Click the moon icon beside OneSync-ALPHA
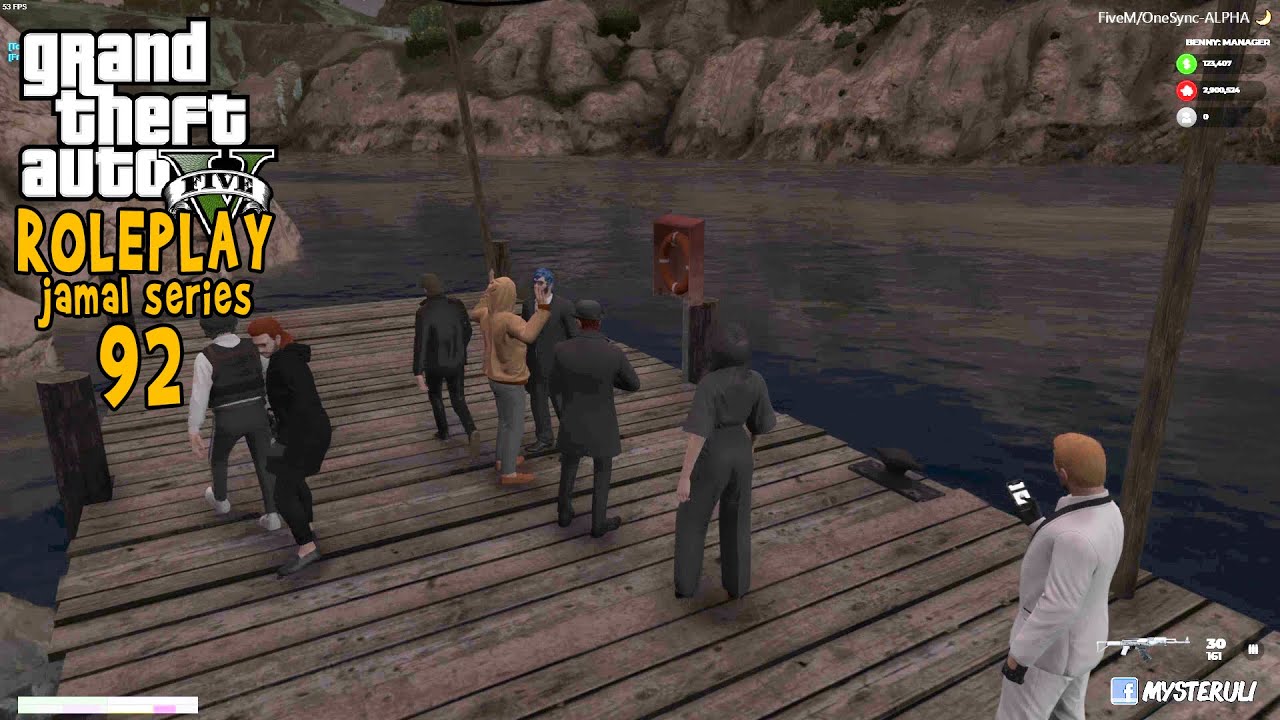This screenshot has height=720, width=1280. (x=1264, y=18)
